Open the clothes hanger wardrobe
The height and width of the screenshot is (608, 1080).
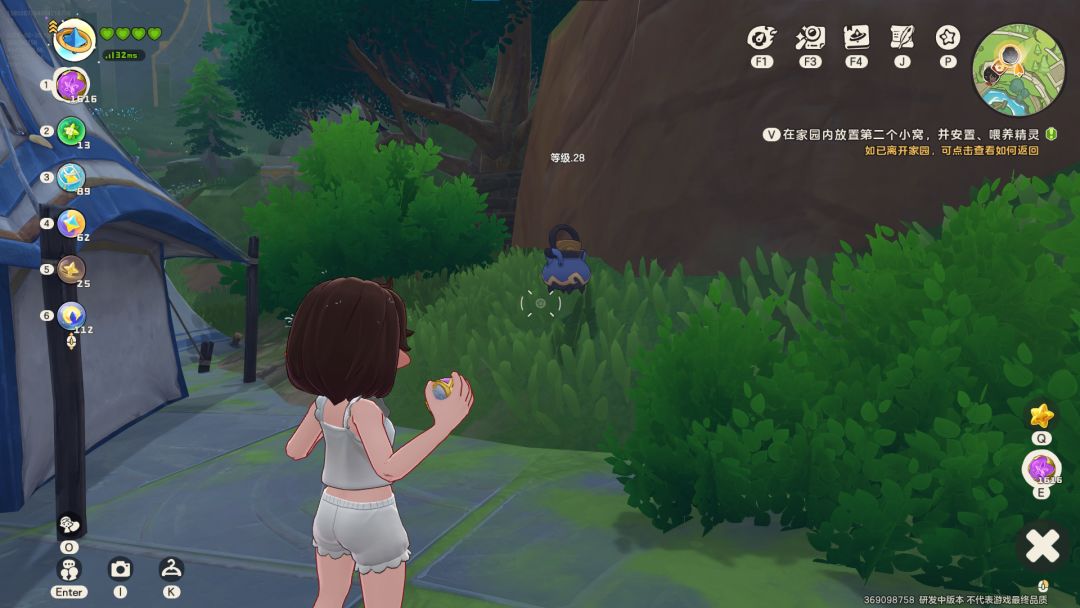pos(171,569)
